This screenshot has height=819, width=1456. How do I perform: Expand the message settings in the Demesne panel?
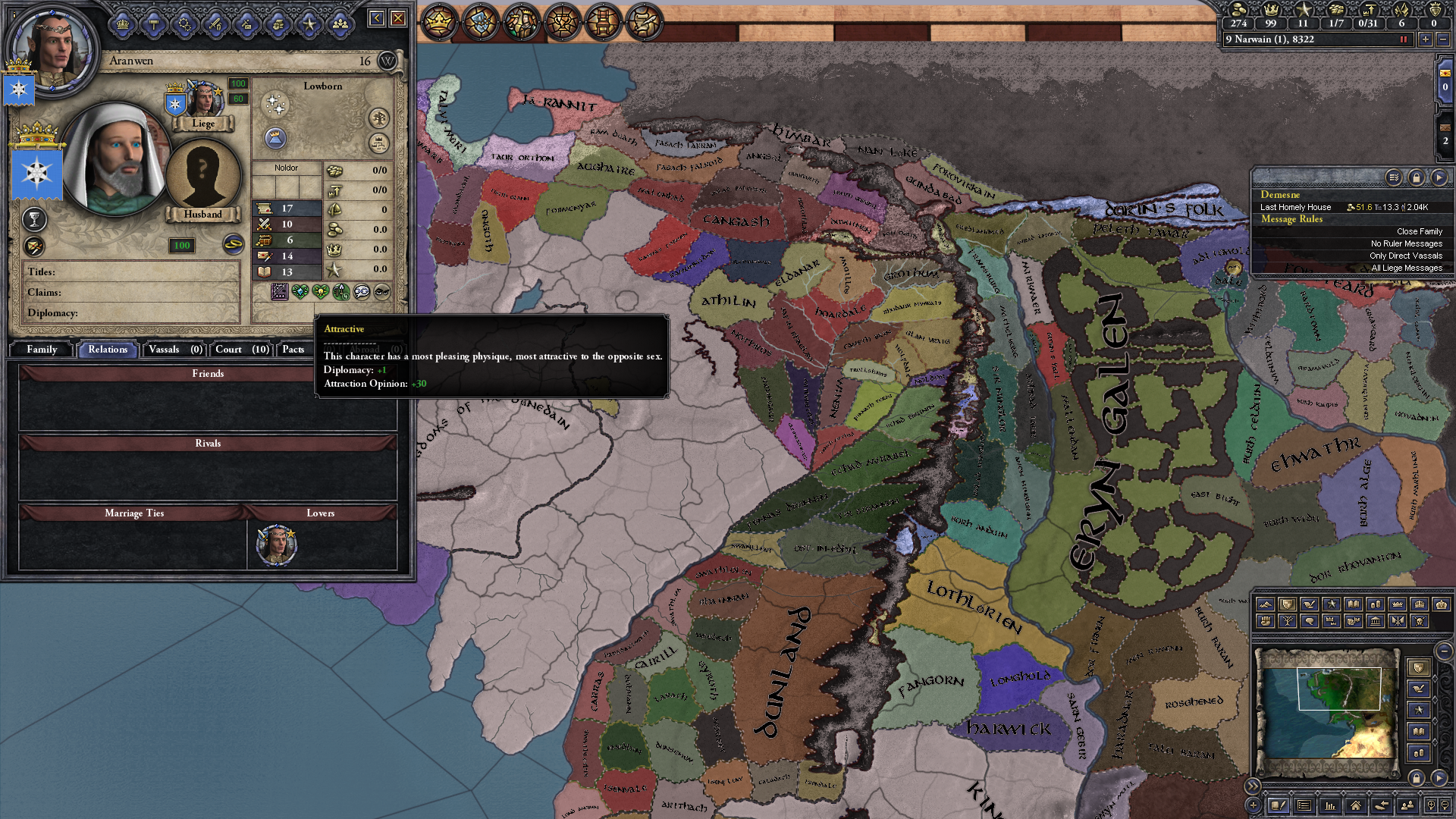coord(1394,177)
